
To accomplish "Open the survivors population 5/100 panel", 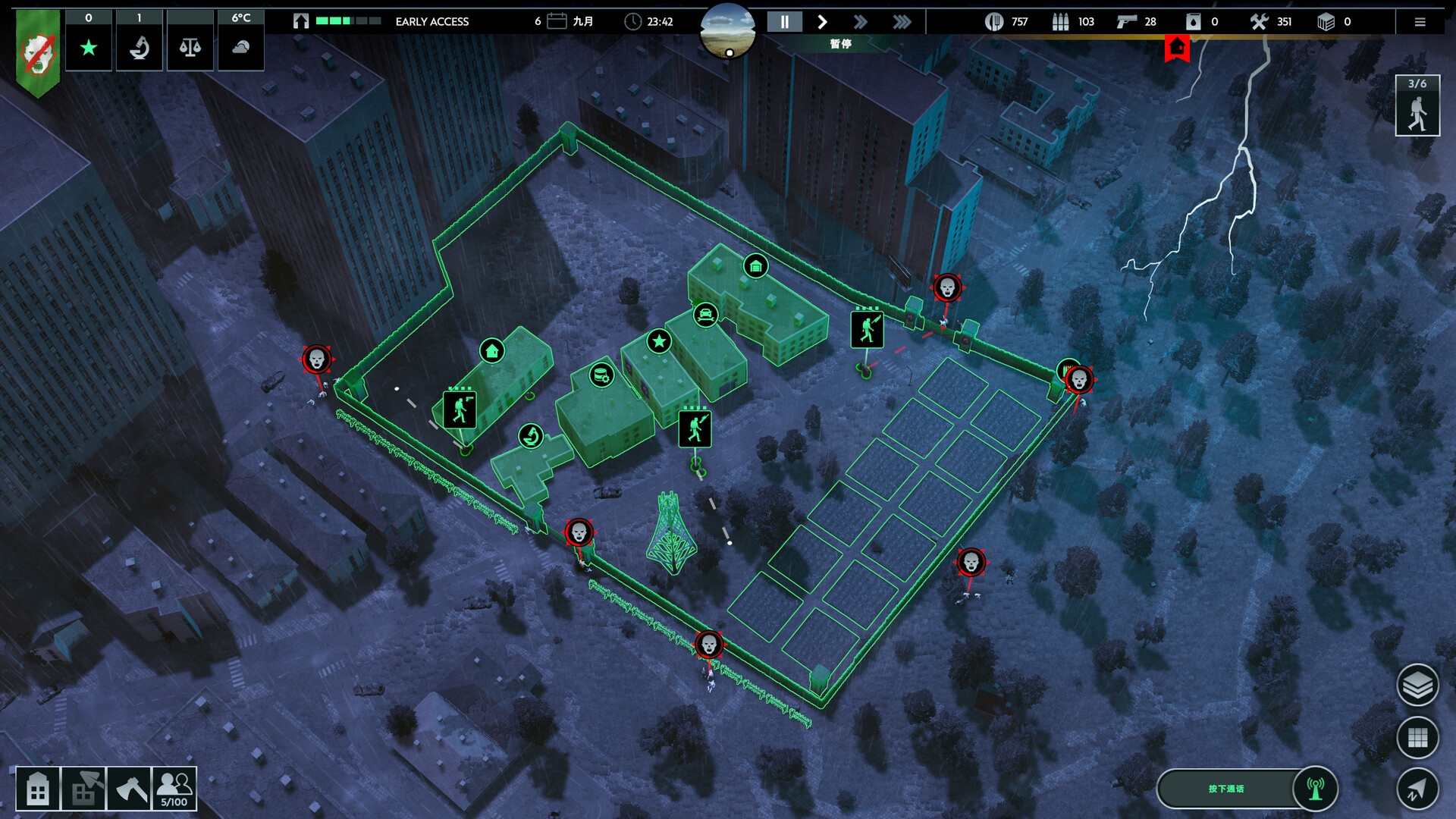I will 174,789.
